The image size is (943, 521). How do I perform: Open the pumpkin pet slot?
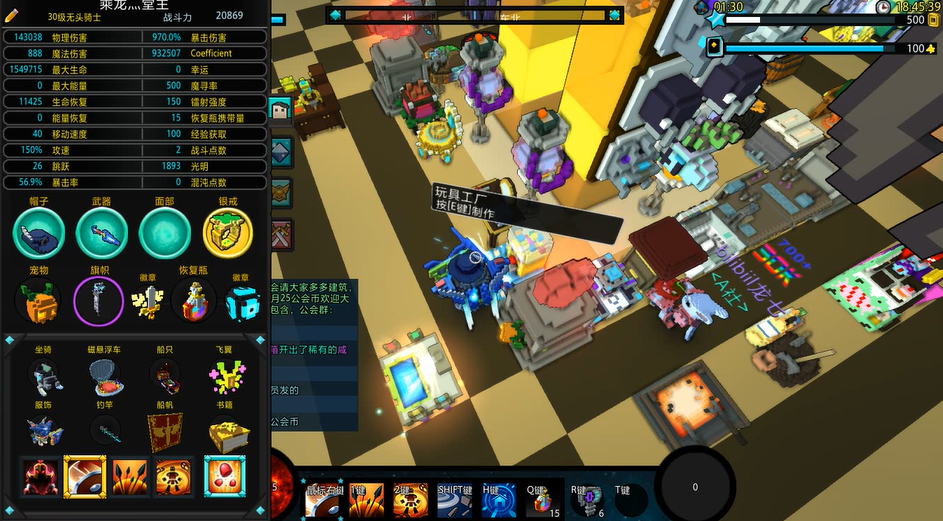(39, 300)
